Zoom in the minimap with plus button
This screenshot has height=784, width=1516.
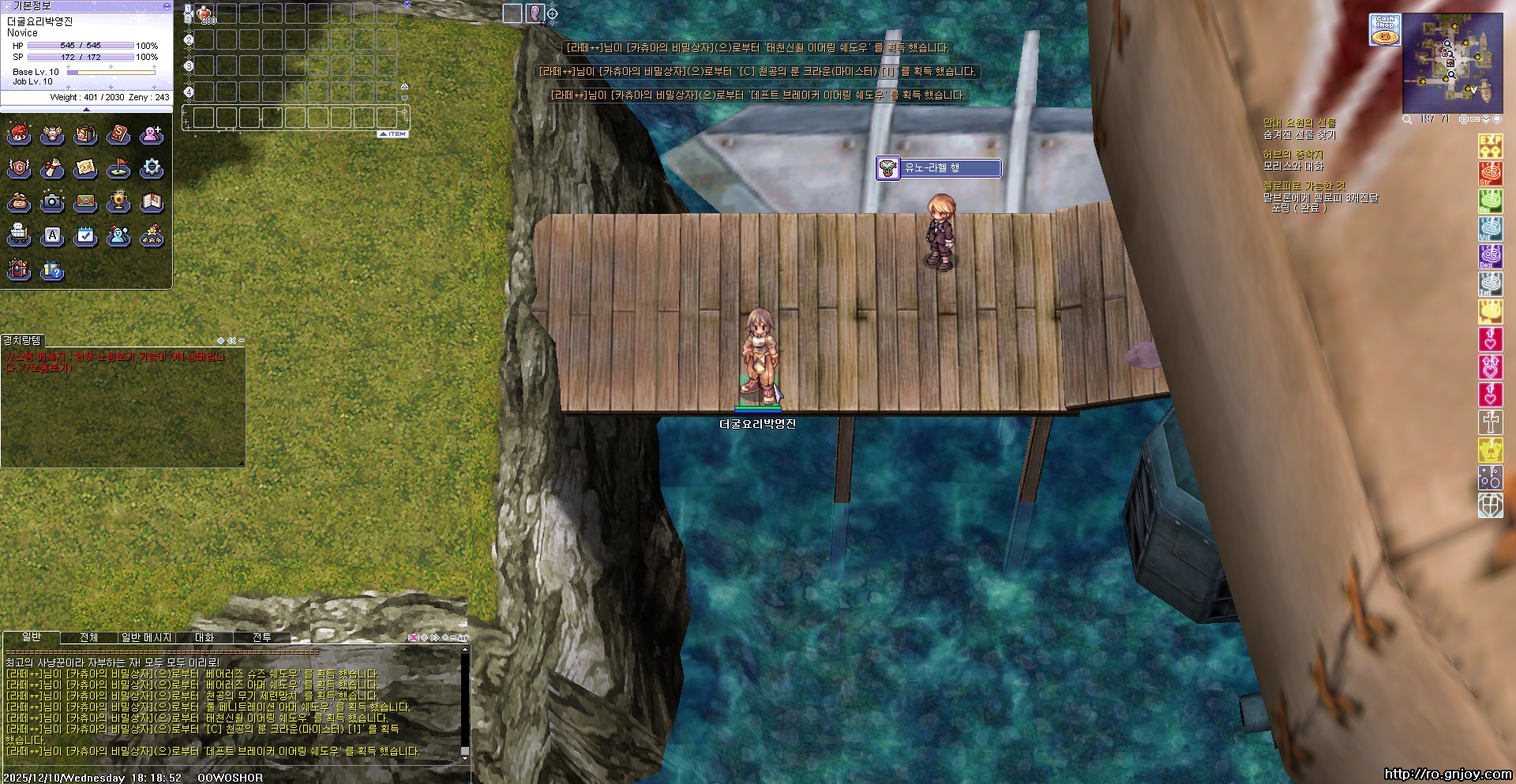[1463, 119]
